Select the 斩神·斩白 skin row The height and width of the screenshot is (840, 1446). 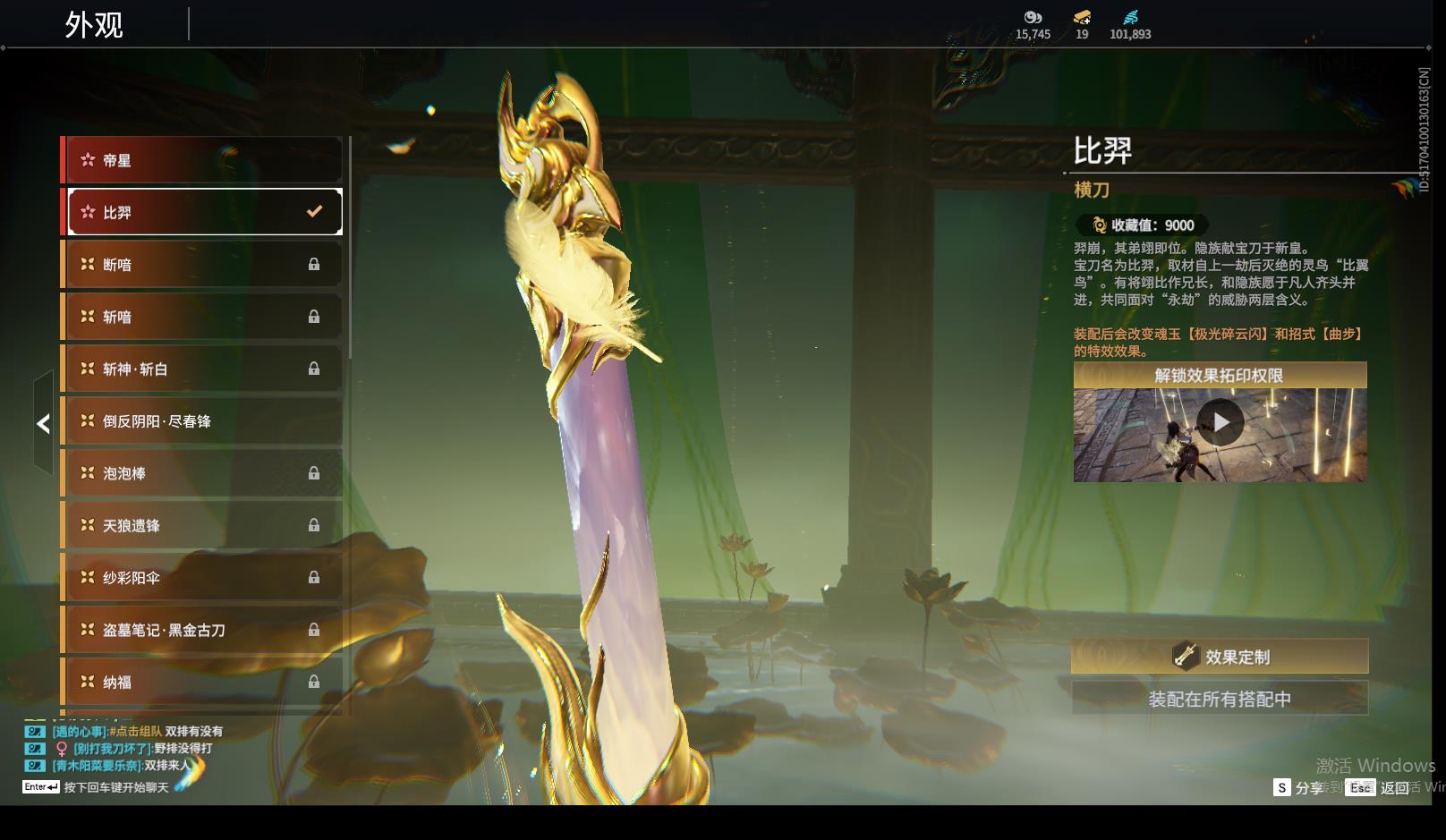pyautogui.click(x=202, y=369)
